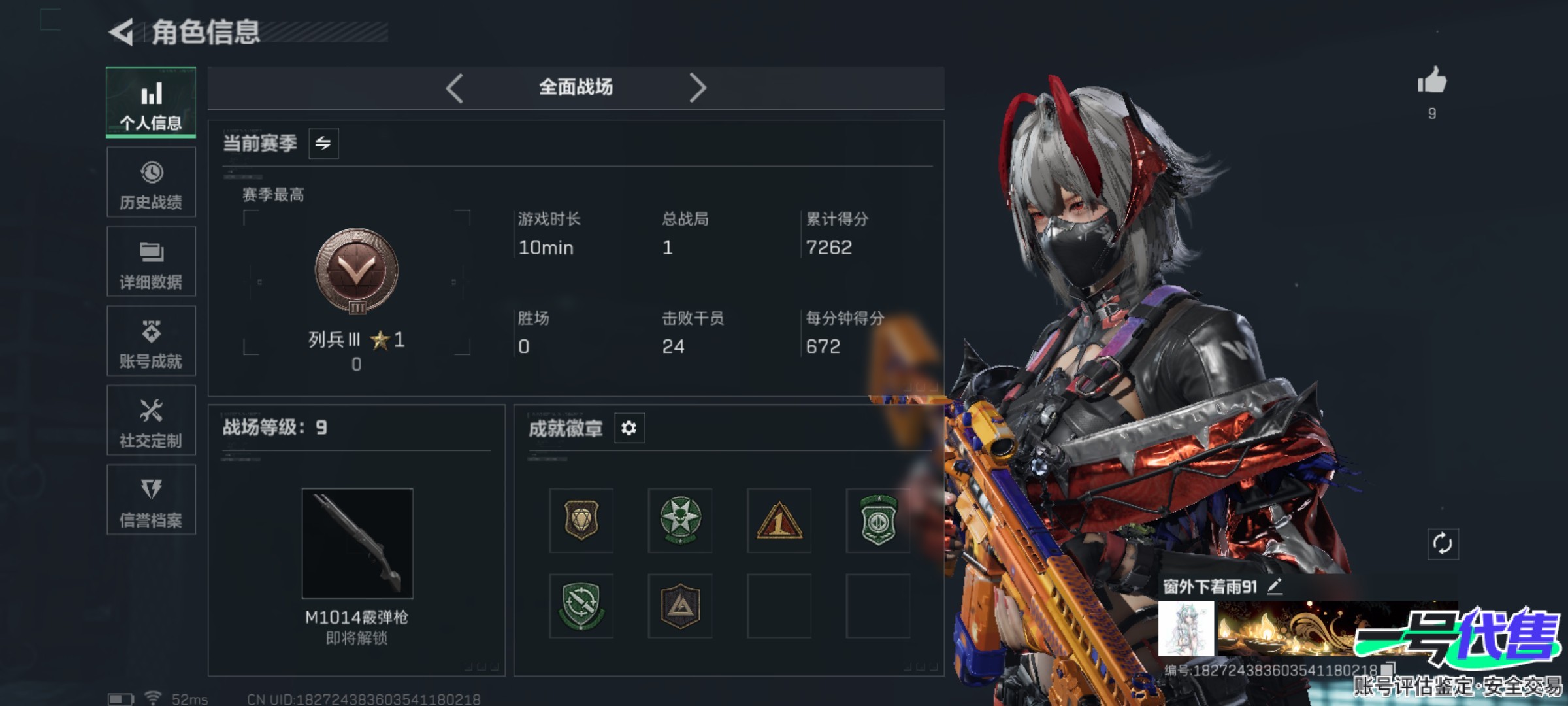The image size is (1568, 706).
Task: Open the 账号成就 tab
Action: click(151, 341)
